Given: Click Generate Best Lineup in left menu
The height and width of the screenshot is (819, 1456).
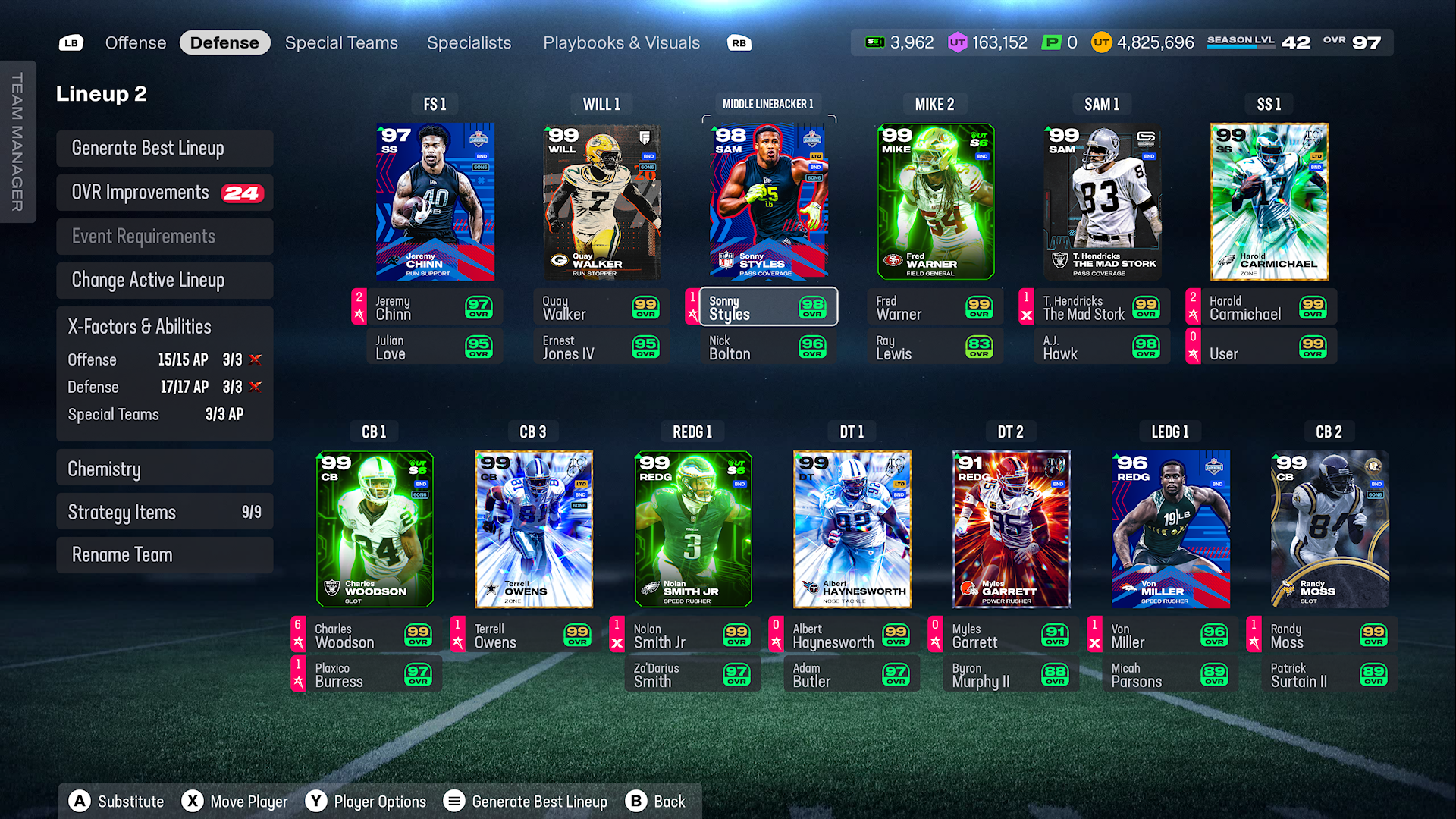Looking at the screenshot, I should tap(165, 149).
